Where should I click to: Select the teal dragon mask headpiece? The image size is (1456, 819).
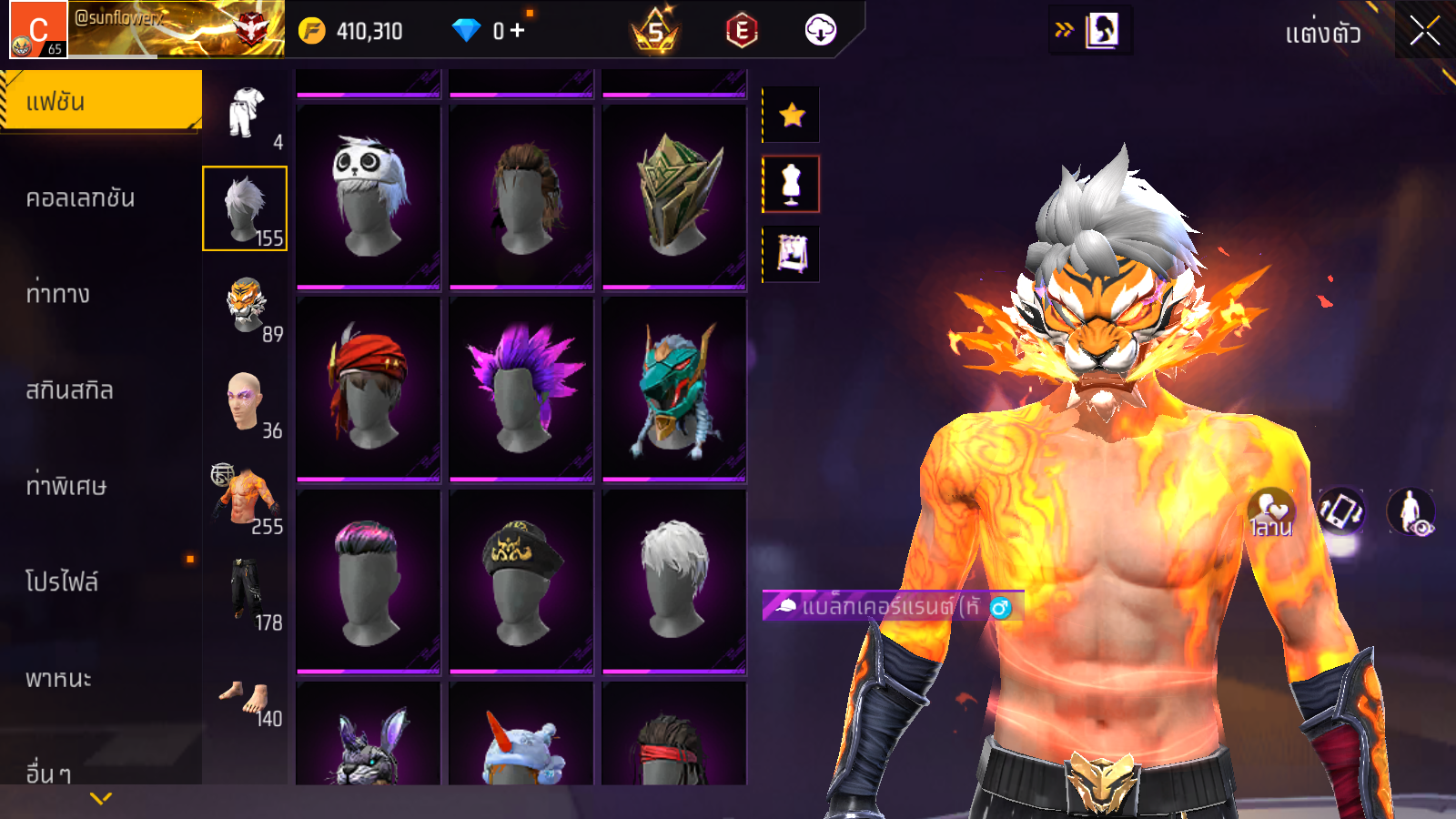674,389
